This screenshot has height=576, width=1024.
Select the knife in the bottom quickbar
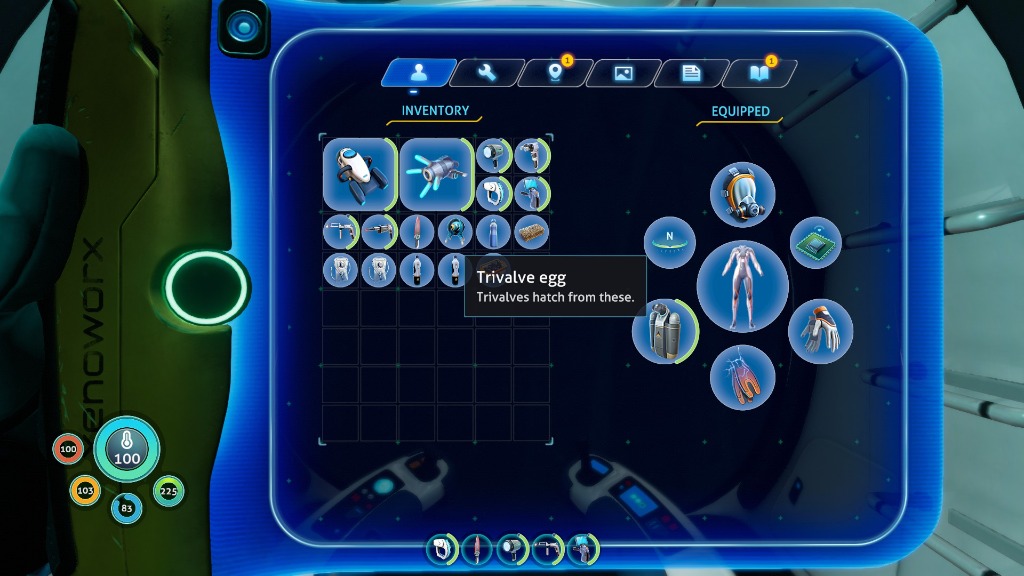pos(476,549)
